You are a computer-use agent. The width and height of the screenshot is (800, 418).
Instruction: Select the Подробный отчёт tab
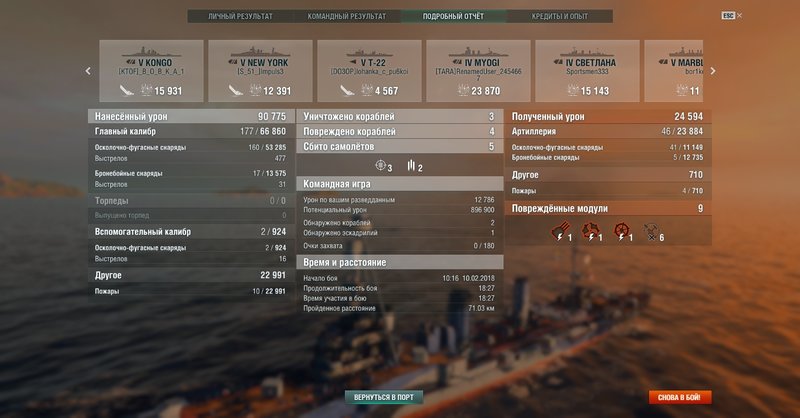[x=453, y=17]
